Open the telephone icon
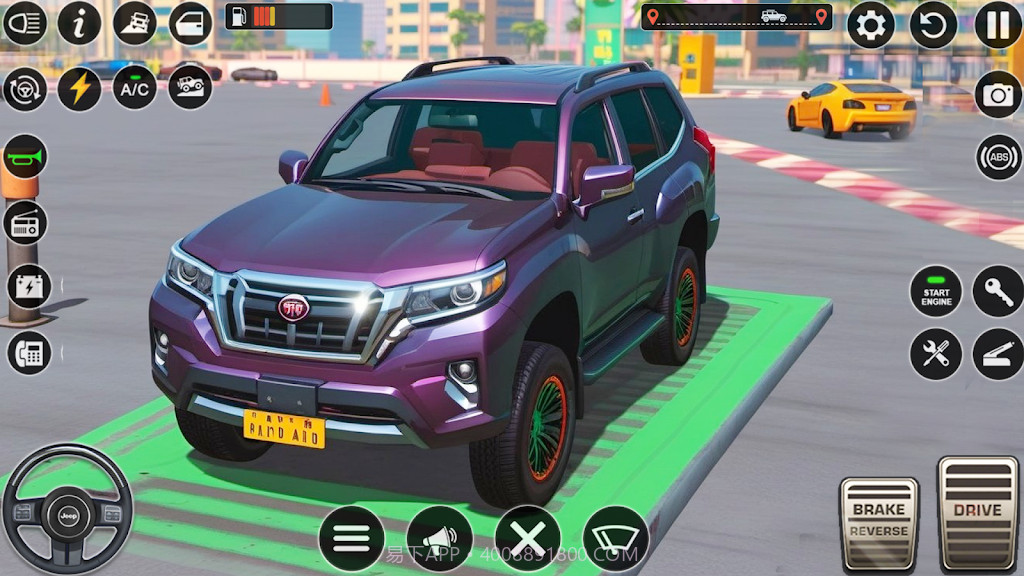 click(28, 352)
